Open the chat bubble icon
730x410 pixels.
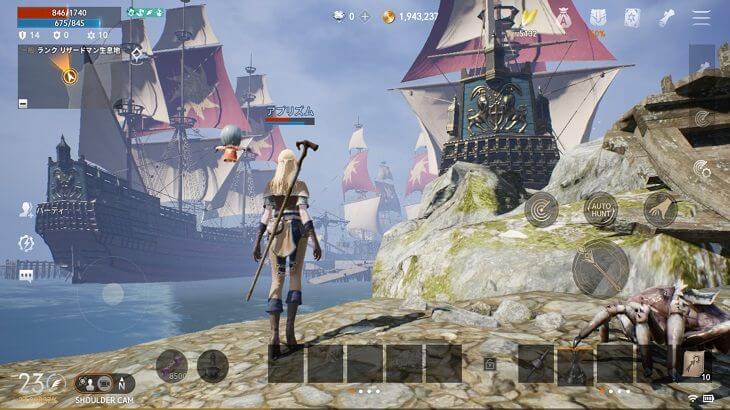click(x=26, y=275)
